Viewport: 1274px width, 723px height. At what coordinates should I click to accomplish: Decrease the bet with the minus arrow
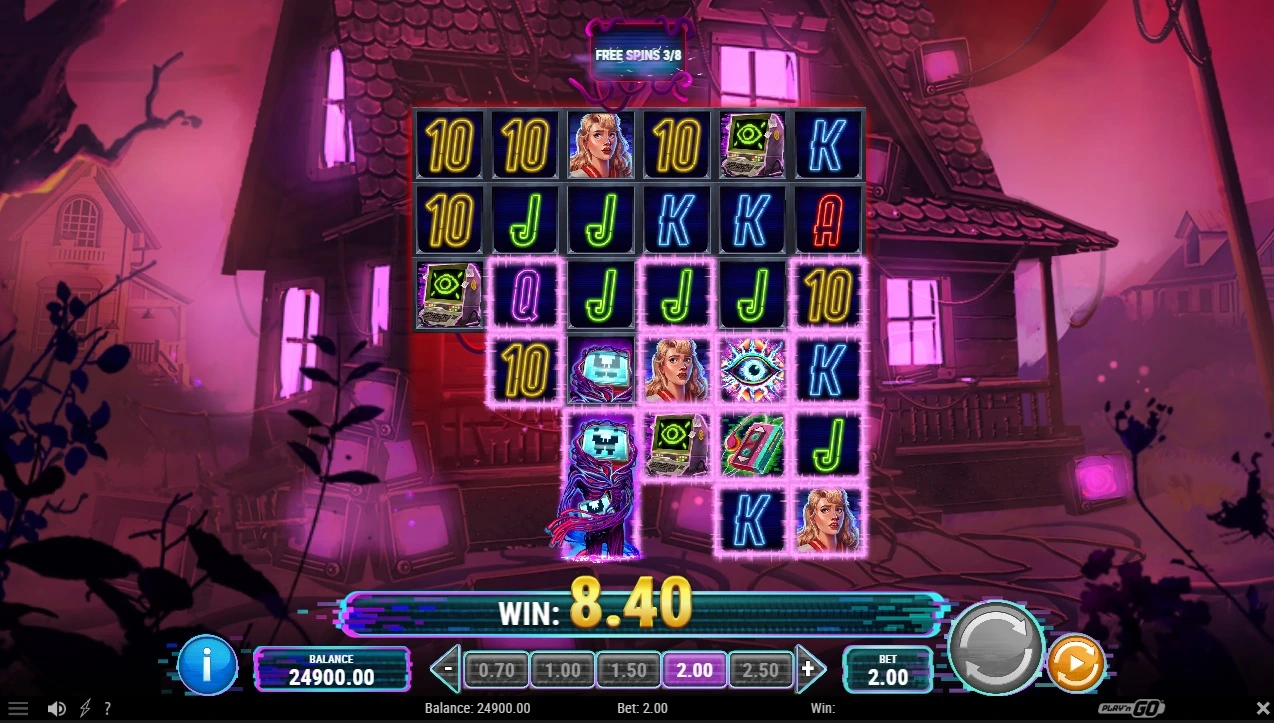[448, 669]
